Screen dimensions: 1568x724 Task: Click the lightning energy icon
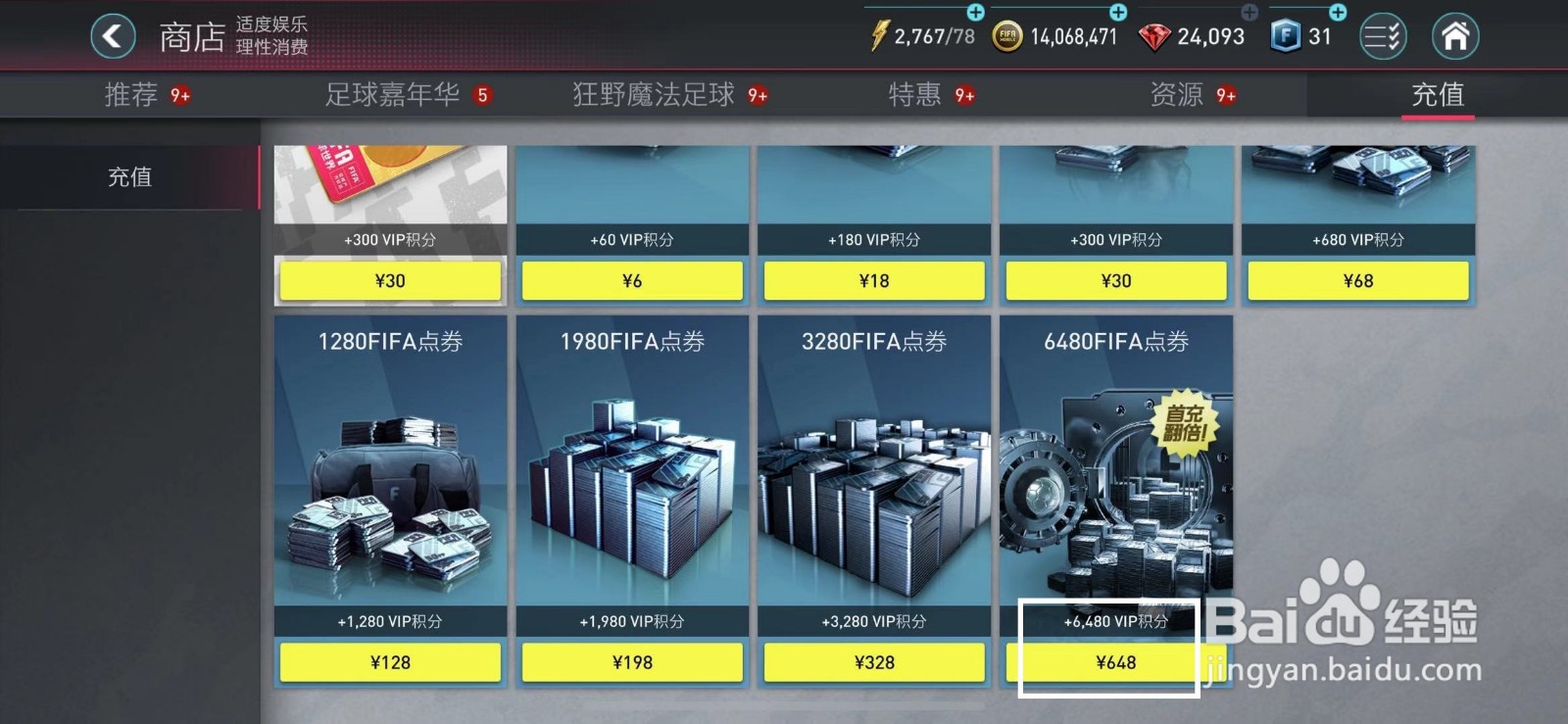[879, 35]
